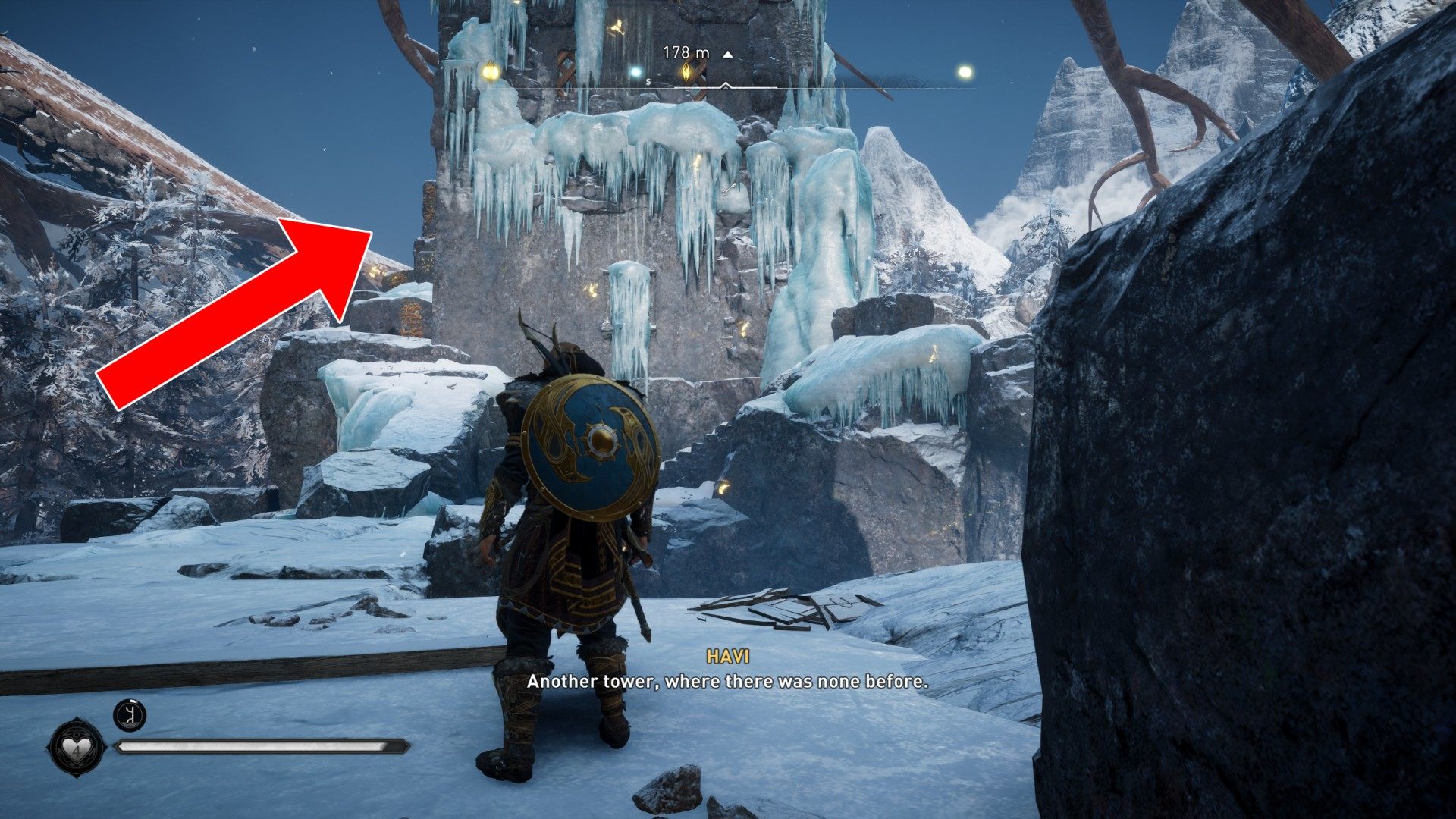This screenshot has width=1456, height=819.
Task: Click the heart rations icon showing 4
Action: click(x=75, y=748)
